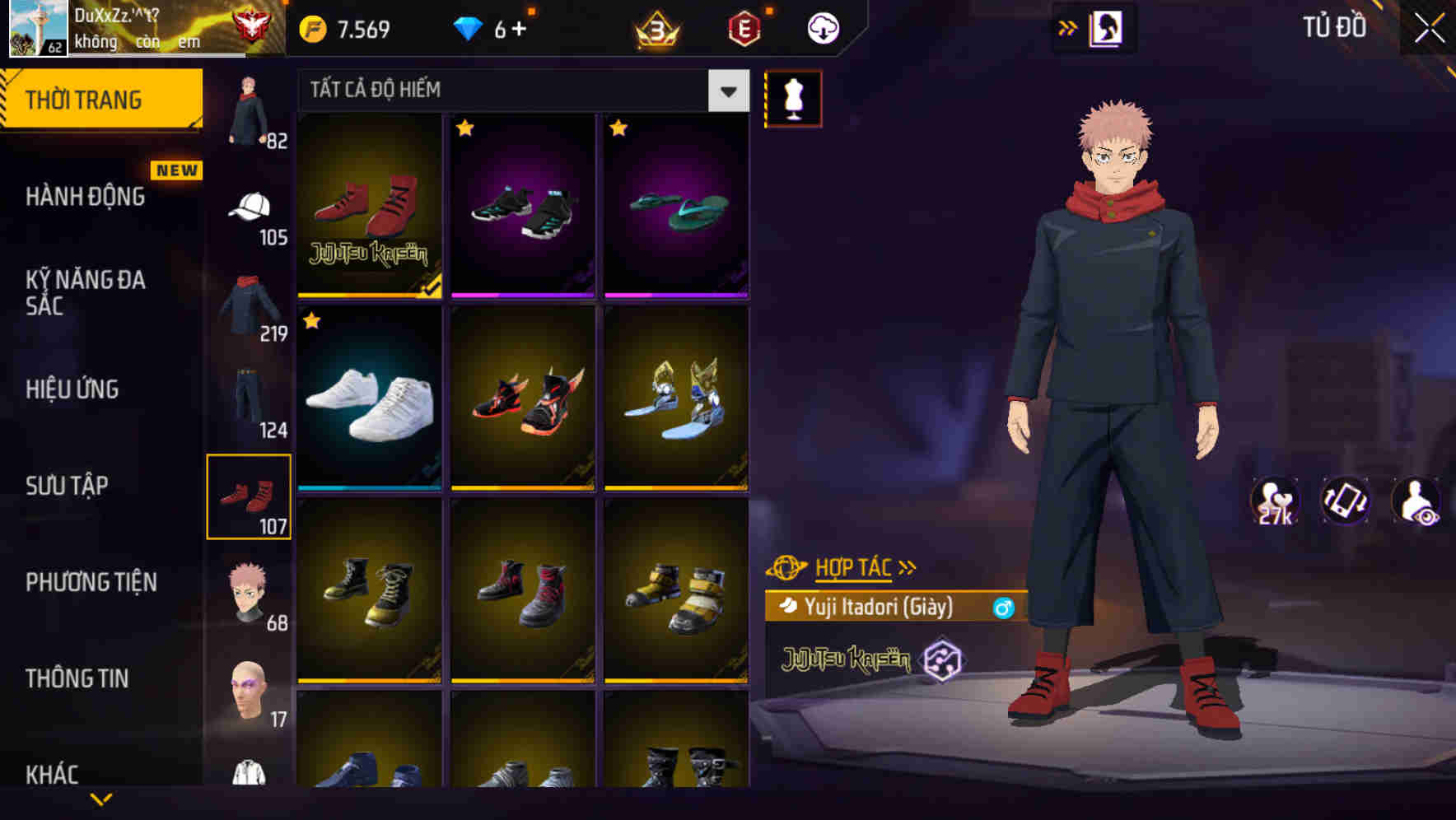Open the HÀNH ĐỘNG menu with NEW badge
The width and height of the screenshot is (1456, 820).
pyautogui.click(x=86, y=196)
